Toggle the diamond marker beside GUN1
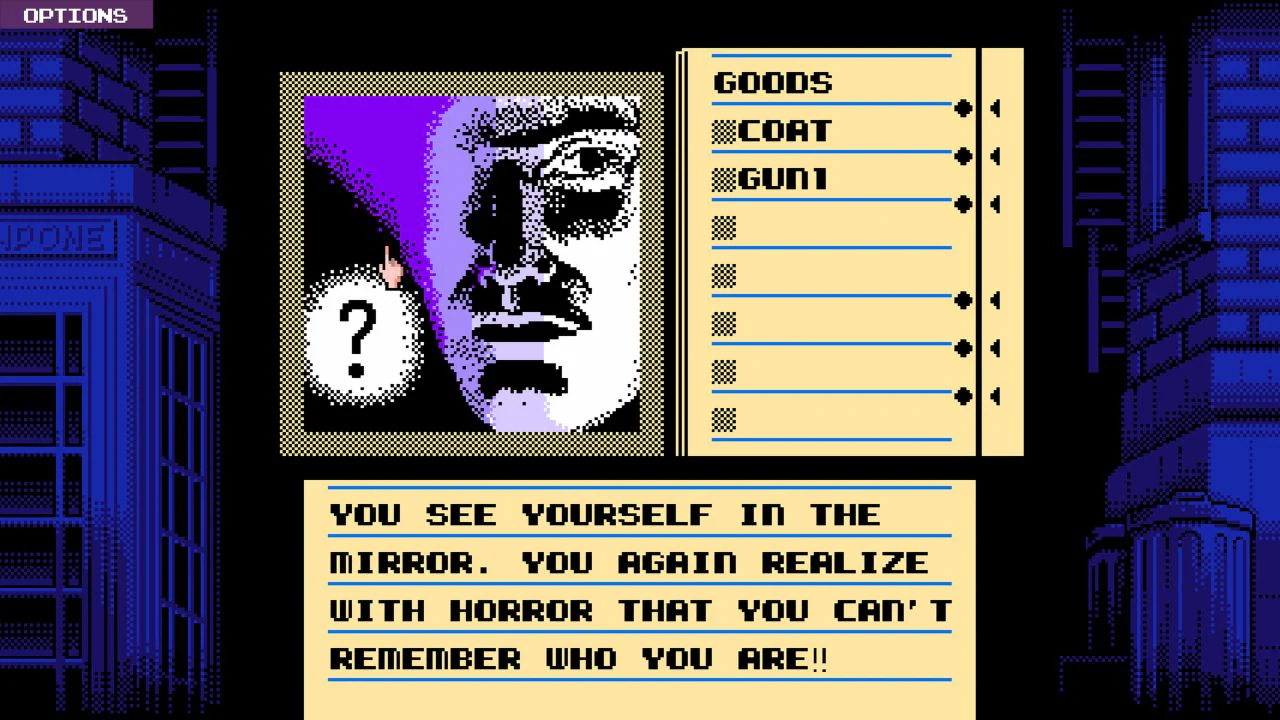The image size is (1280, 720). click(962, 205)
